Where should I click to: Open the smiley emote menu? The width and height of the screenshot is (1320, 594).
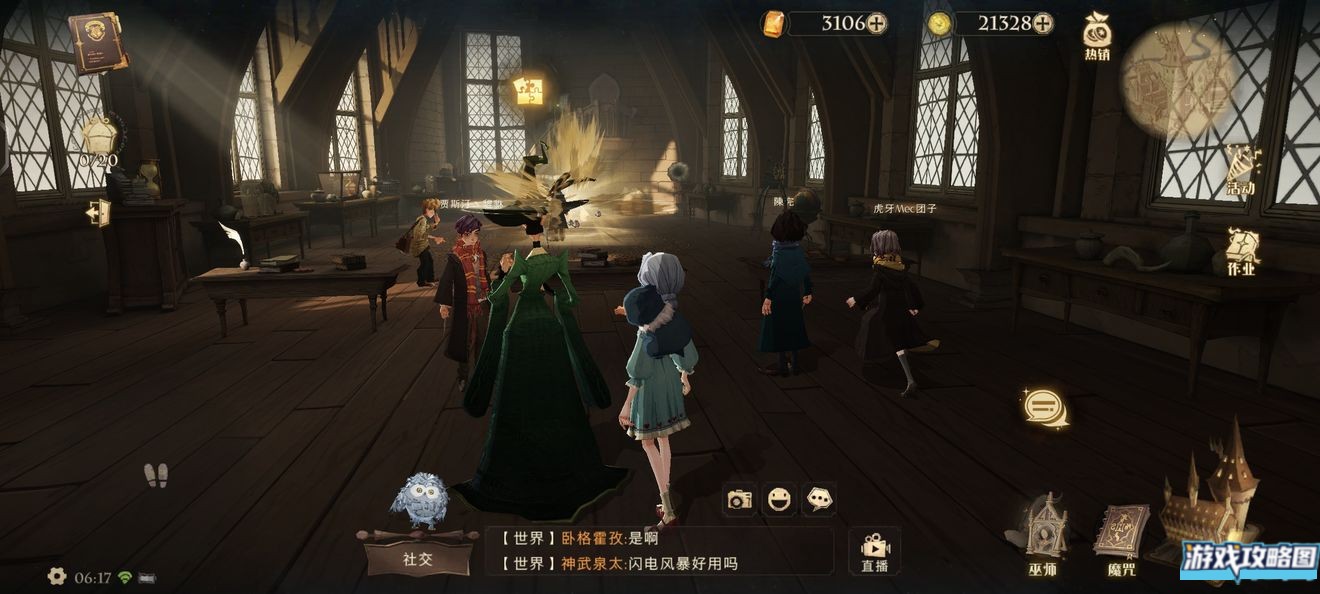779,499
